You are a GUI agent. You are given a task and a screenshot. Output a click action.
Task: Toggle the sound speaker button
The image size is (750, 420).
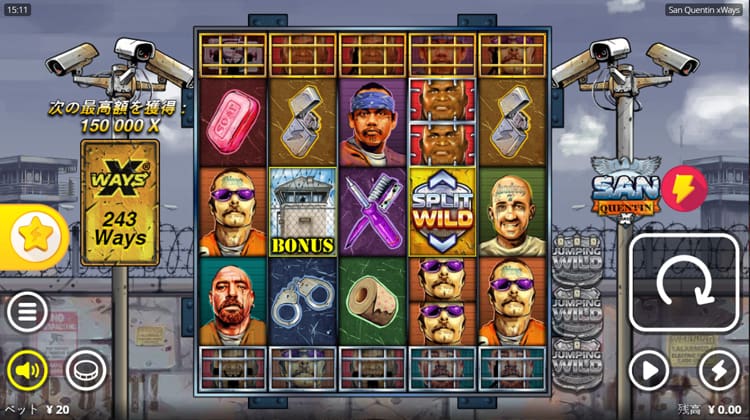coord(28,371)
